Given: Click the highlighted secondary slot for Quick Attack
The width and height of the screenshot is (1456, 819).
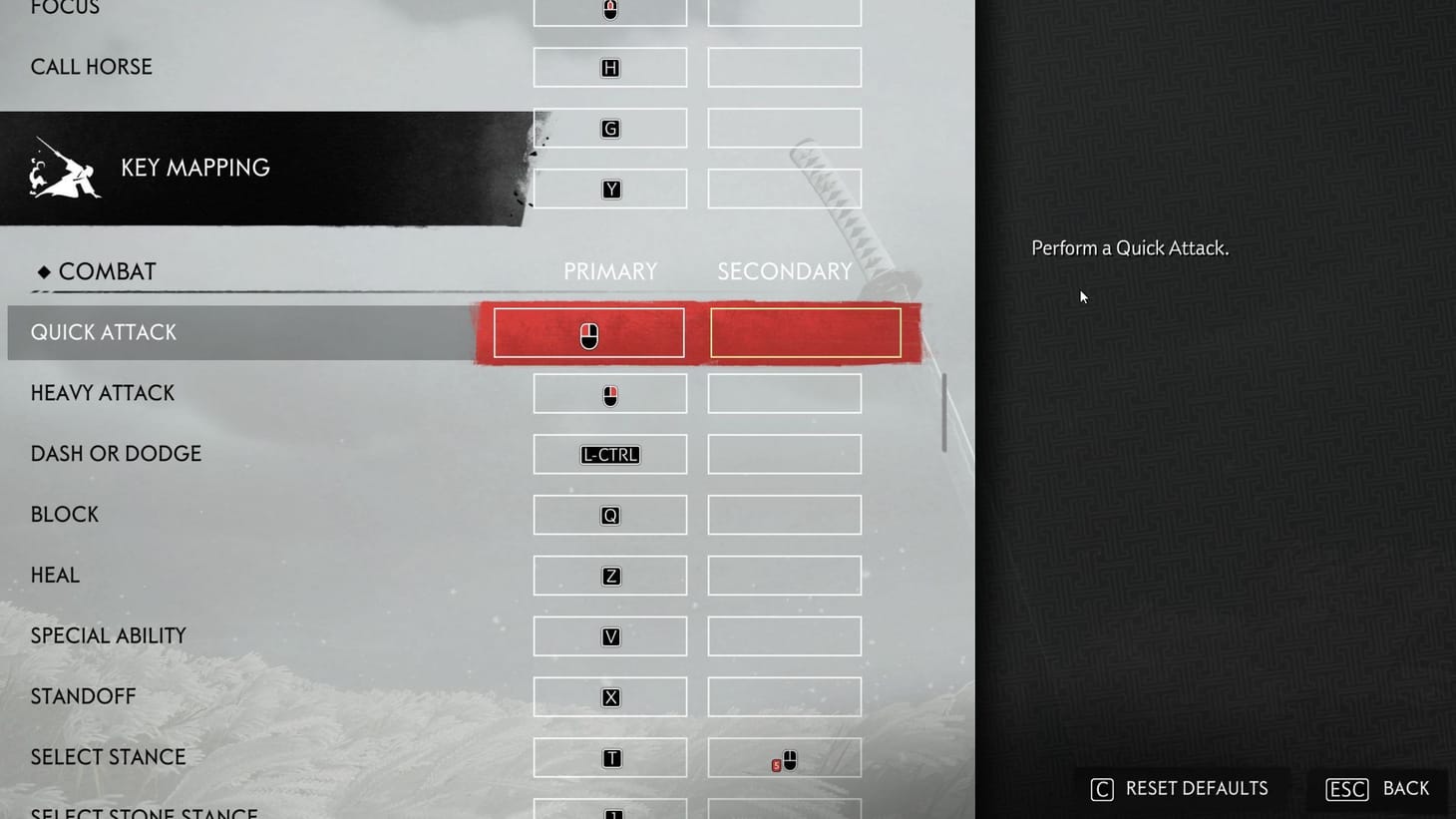Looking at the screenshot, I should 806,332.
